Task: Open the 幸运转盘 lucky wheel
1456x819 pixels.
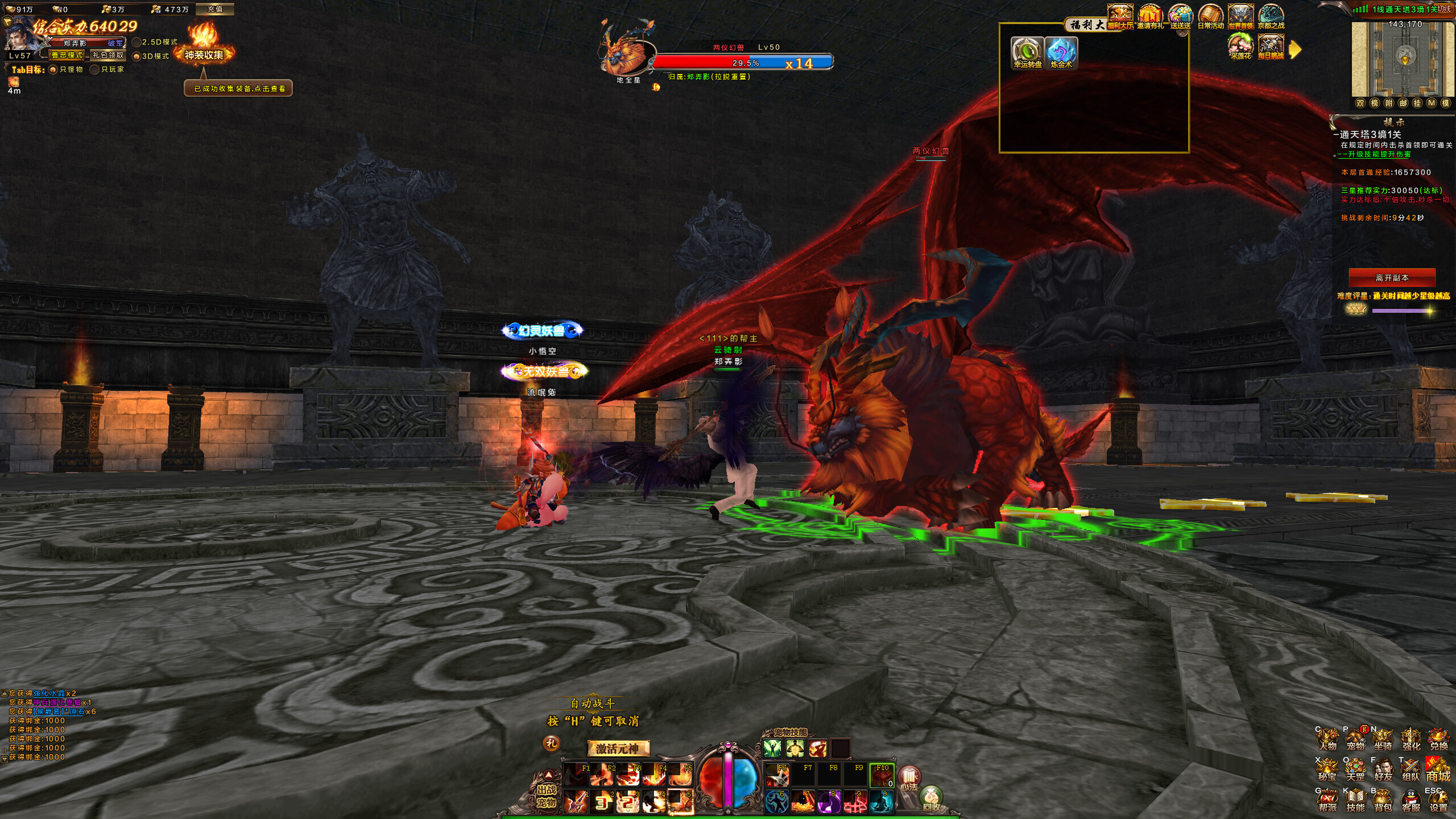Action: click(1027, 52)
